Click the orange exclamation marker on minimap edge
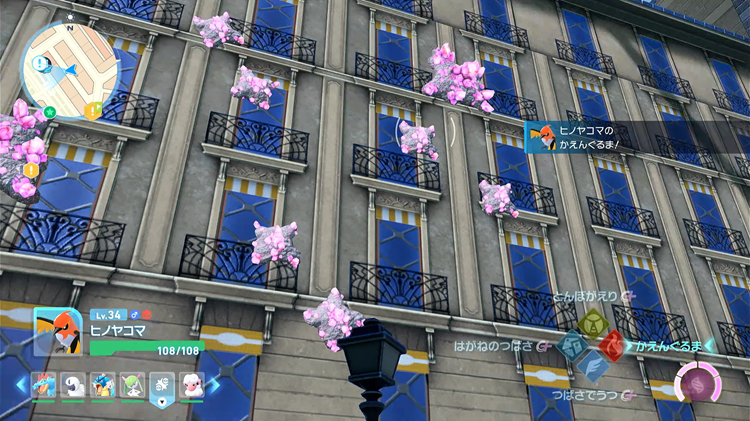This screenshot has height=421, width=750. [93, 112]
